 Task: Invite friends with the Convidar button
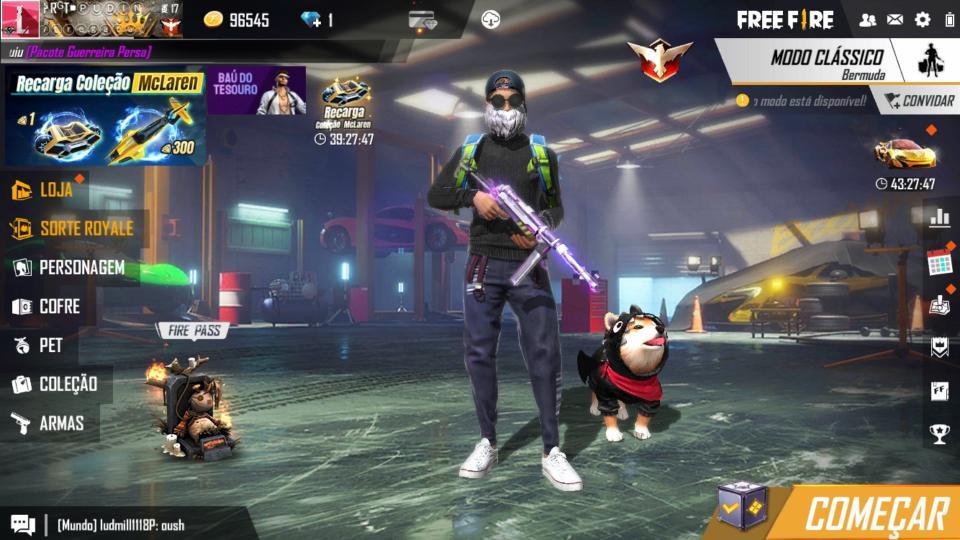[915, 101]
